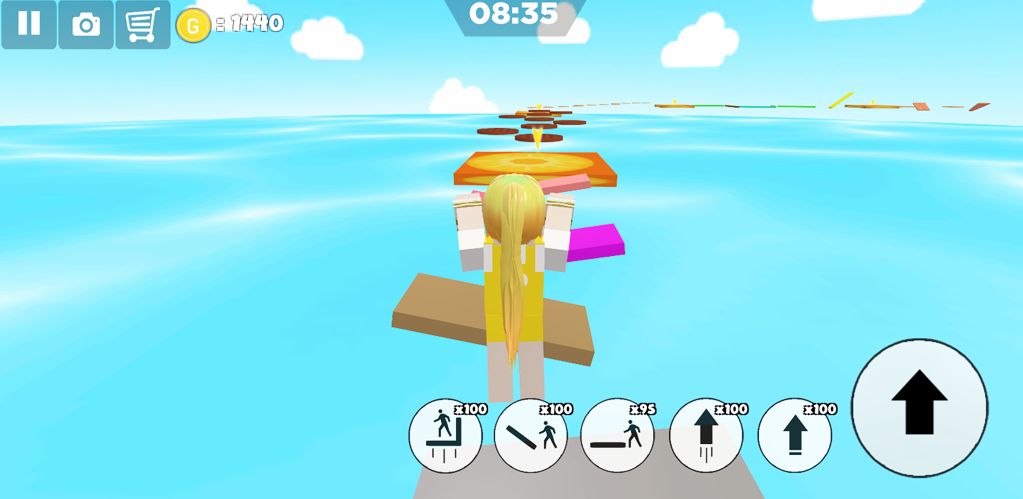Take a screenshot with the camera button
The height and width of the screenshot is (499, 1023).
pos(86,24)
